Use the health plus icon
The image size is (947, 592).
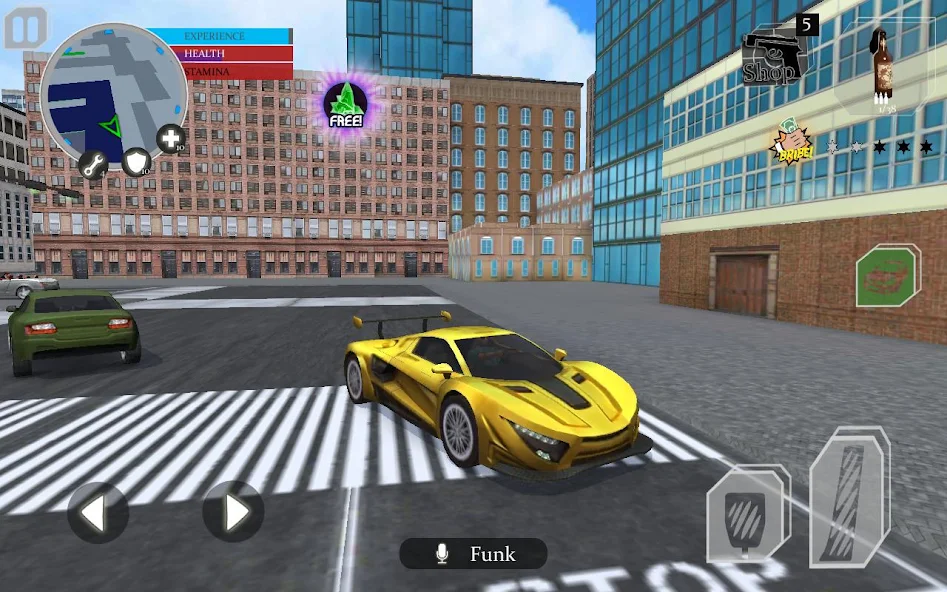pyautogui.click(x=170, y=138)
